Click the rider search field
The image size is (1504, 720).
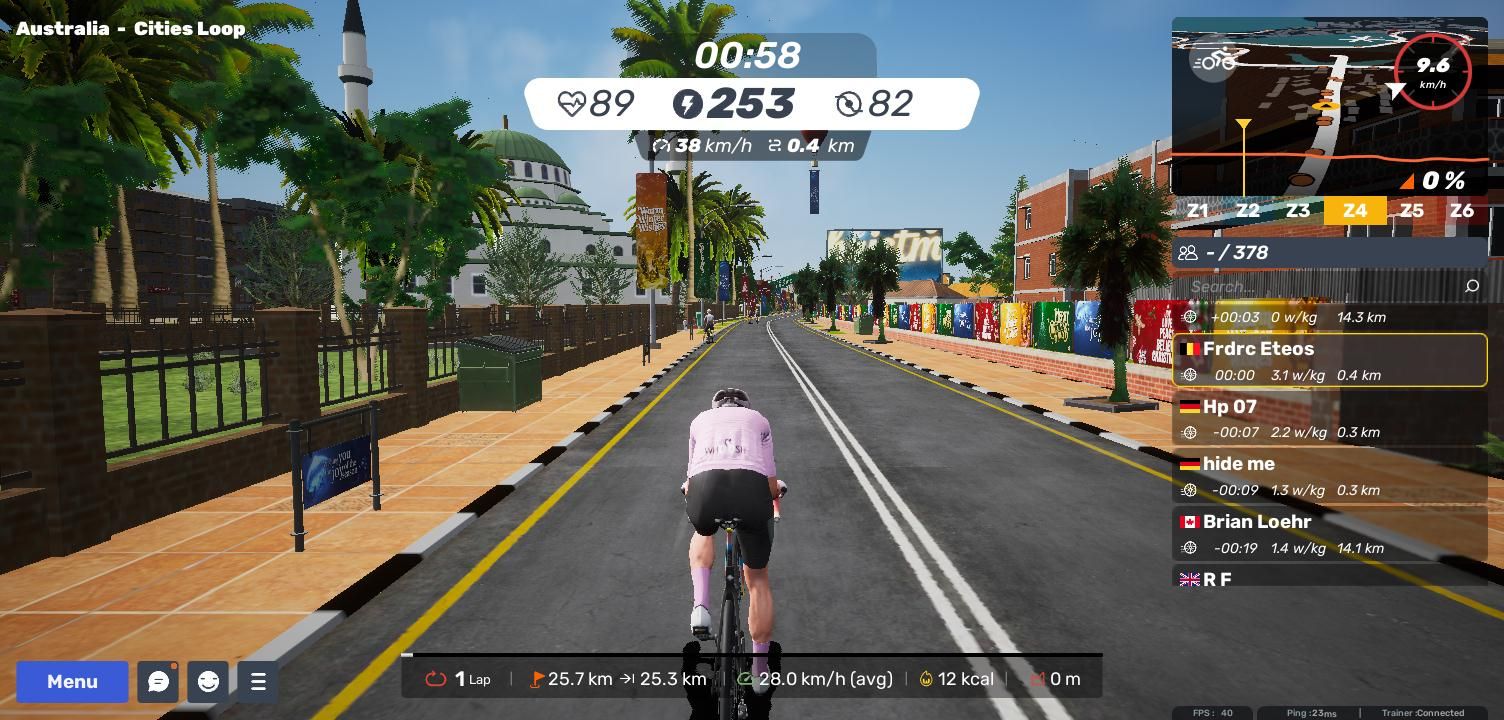(x=1320, y=286)
